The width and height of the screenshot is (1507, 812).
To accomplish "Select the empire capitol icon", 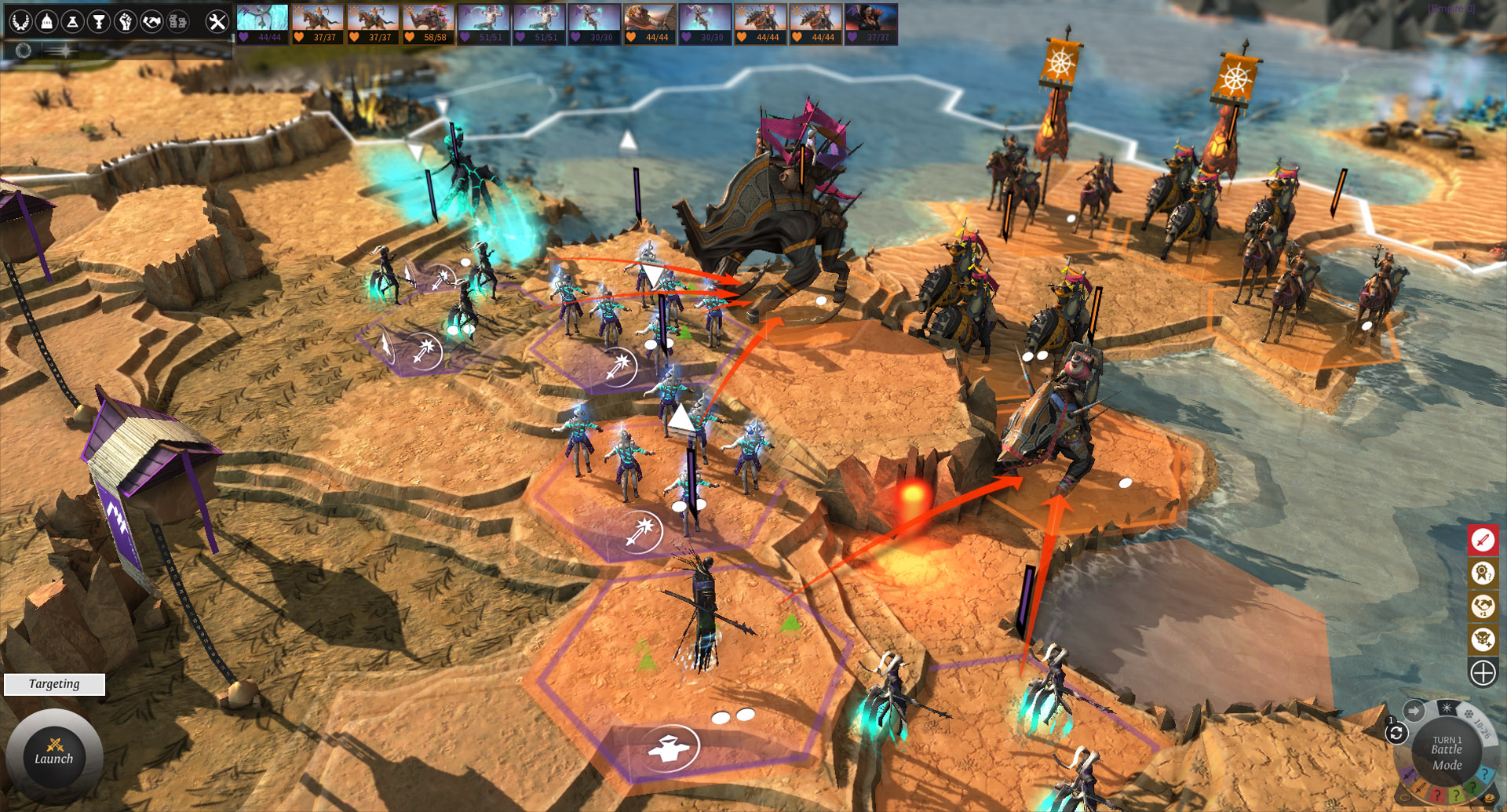I will click(x=45, y=22).
